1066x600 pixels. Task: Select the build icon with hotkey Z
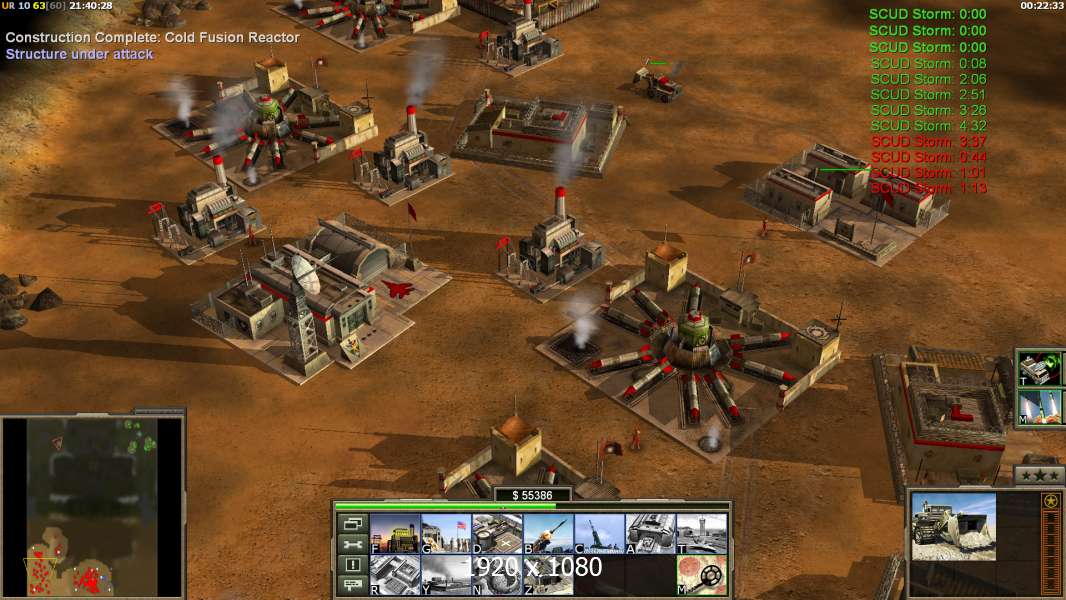click(547, 575)
